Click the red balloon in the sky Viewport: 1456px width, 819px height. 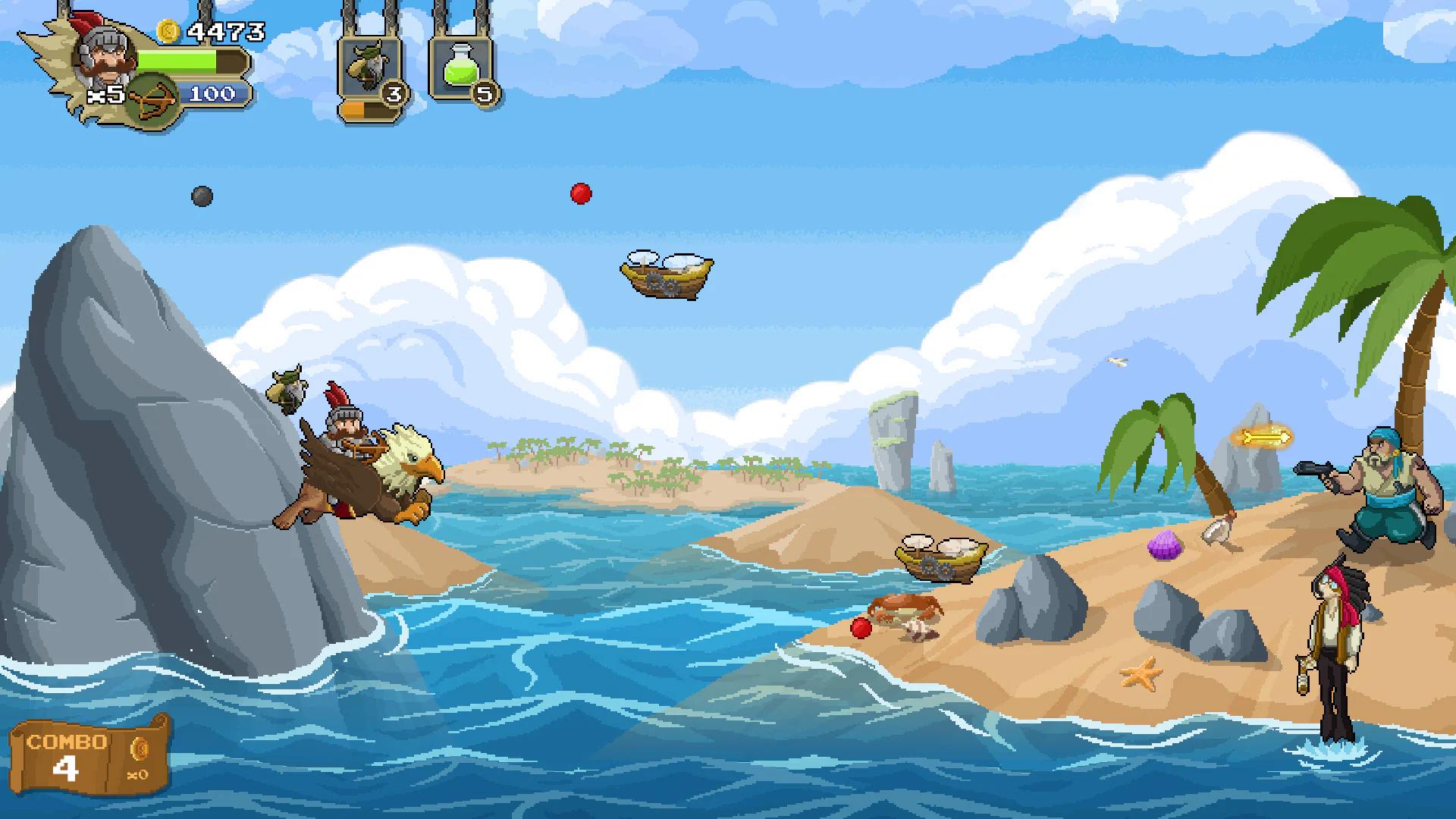click(x=581, y=193)
